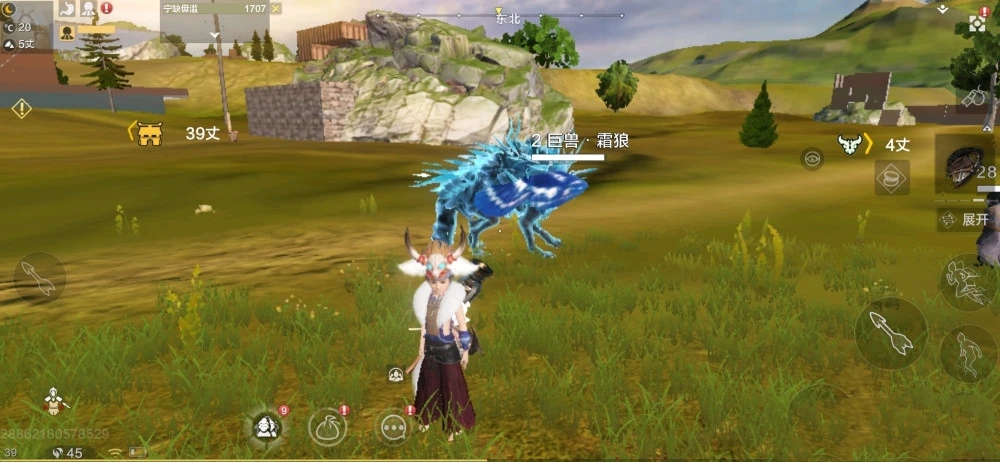Open the bag pouch icon

(327, 427)
